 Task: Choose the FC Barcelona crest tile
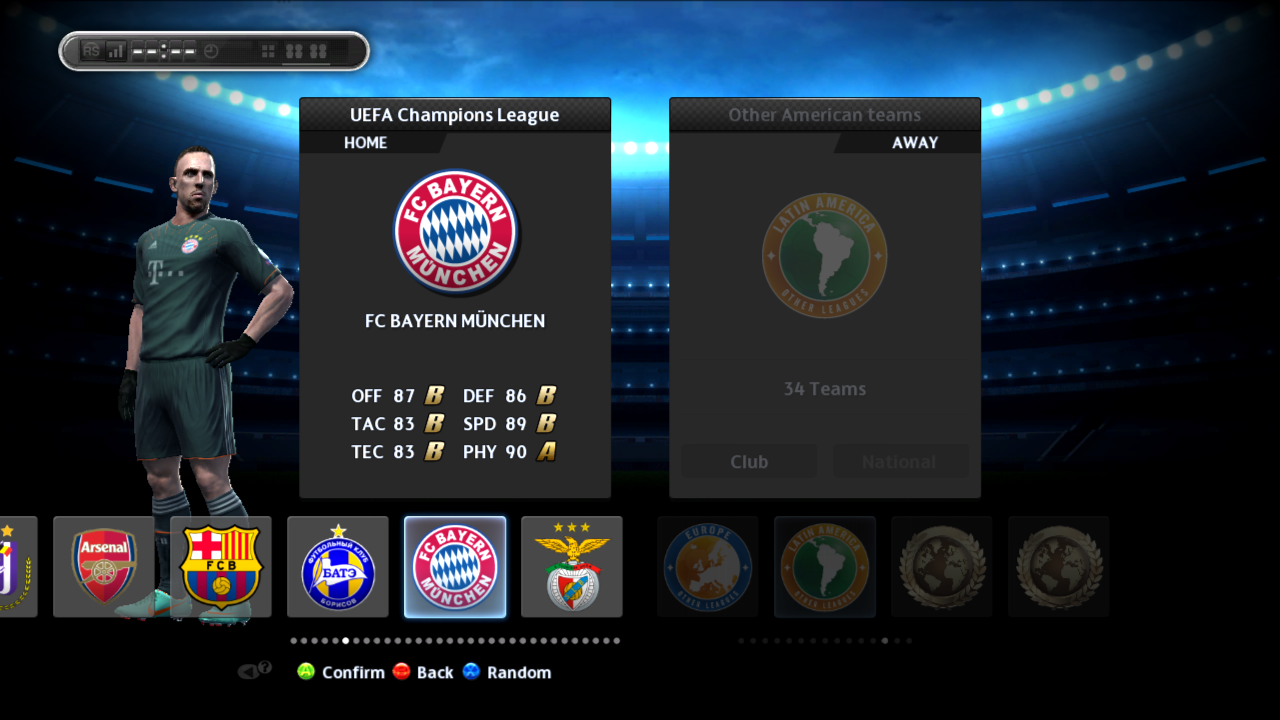(221, 566)
